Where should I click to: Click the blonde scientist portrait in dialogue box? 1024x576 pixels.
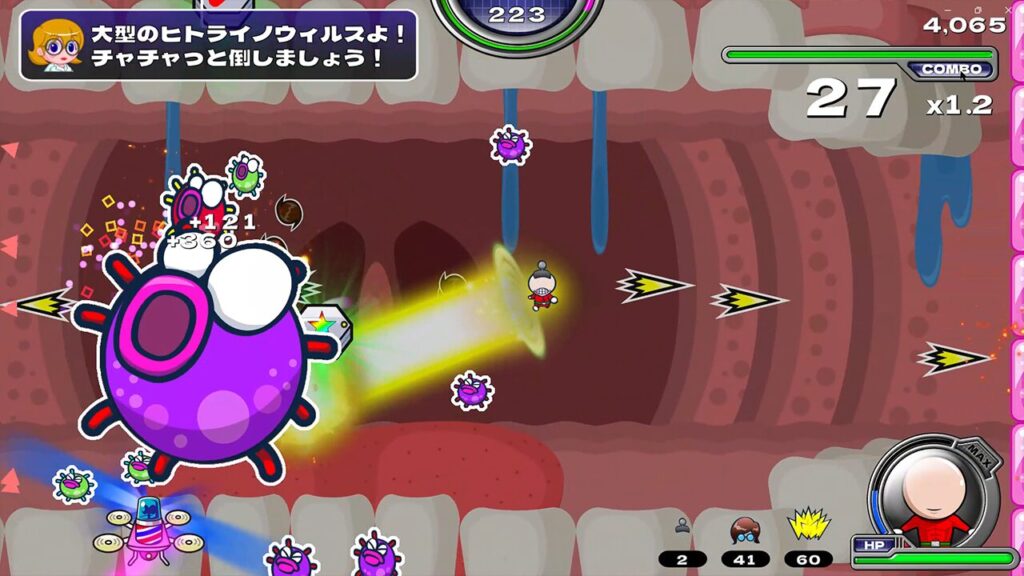(56, 45)
